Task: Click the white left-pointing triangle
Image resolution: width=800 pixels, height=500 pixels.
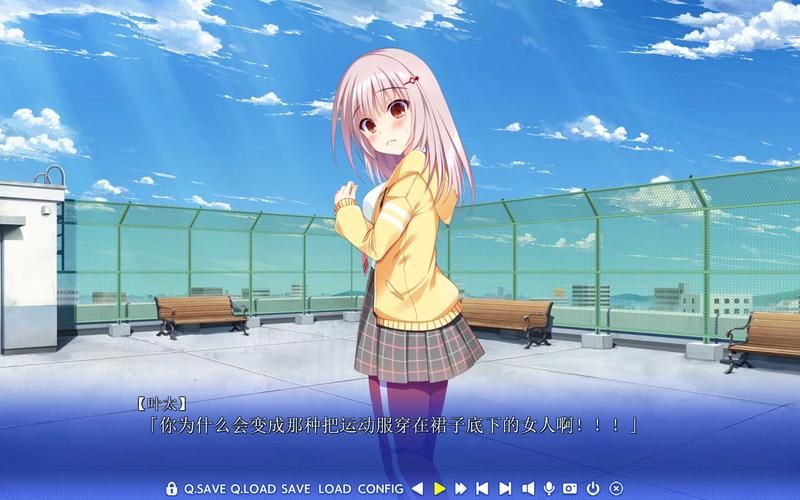Action: tap(418, 488)
